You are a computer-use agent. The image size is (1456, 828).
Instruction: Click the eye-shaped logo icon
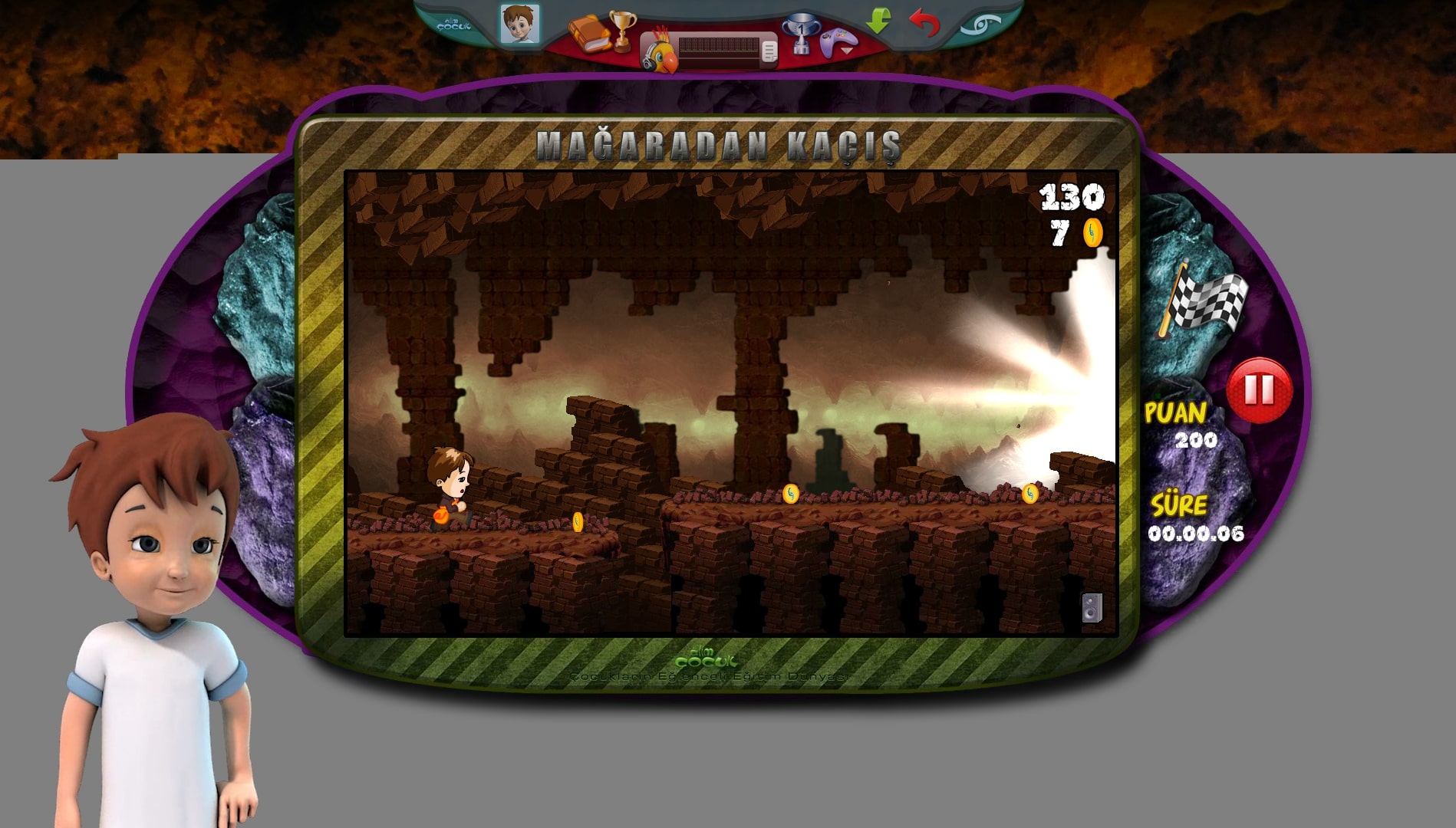click(x=981, y=25)
